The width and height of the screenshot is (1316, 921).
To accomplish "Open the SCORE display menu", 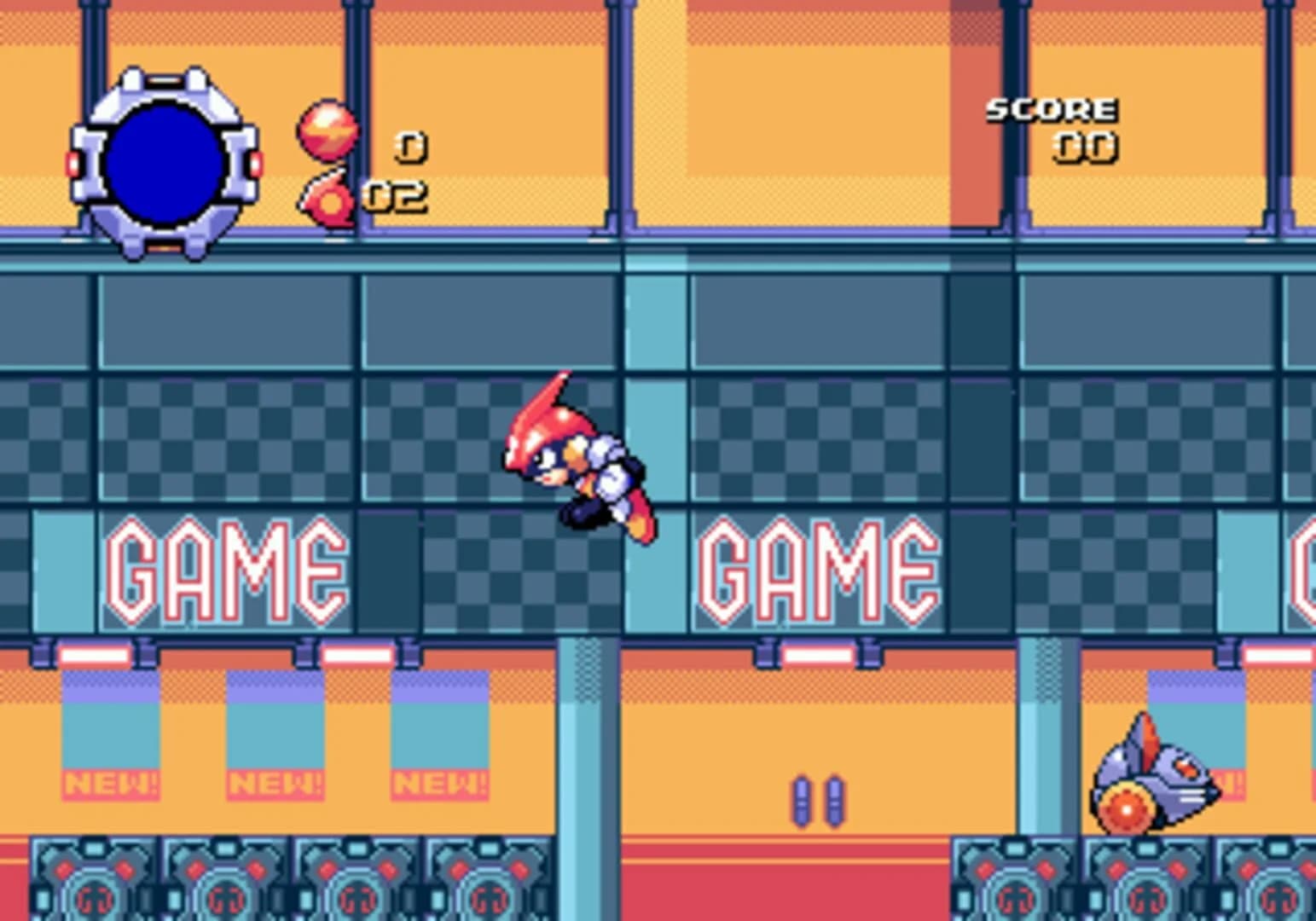I will tap(1052, 109).
